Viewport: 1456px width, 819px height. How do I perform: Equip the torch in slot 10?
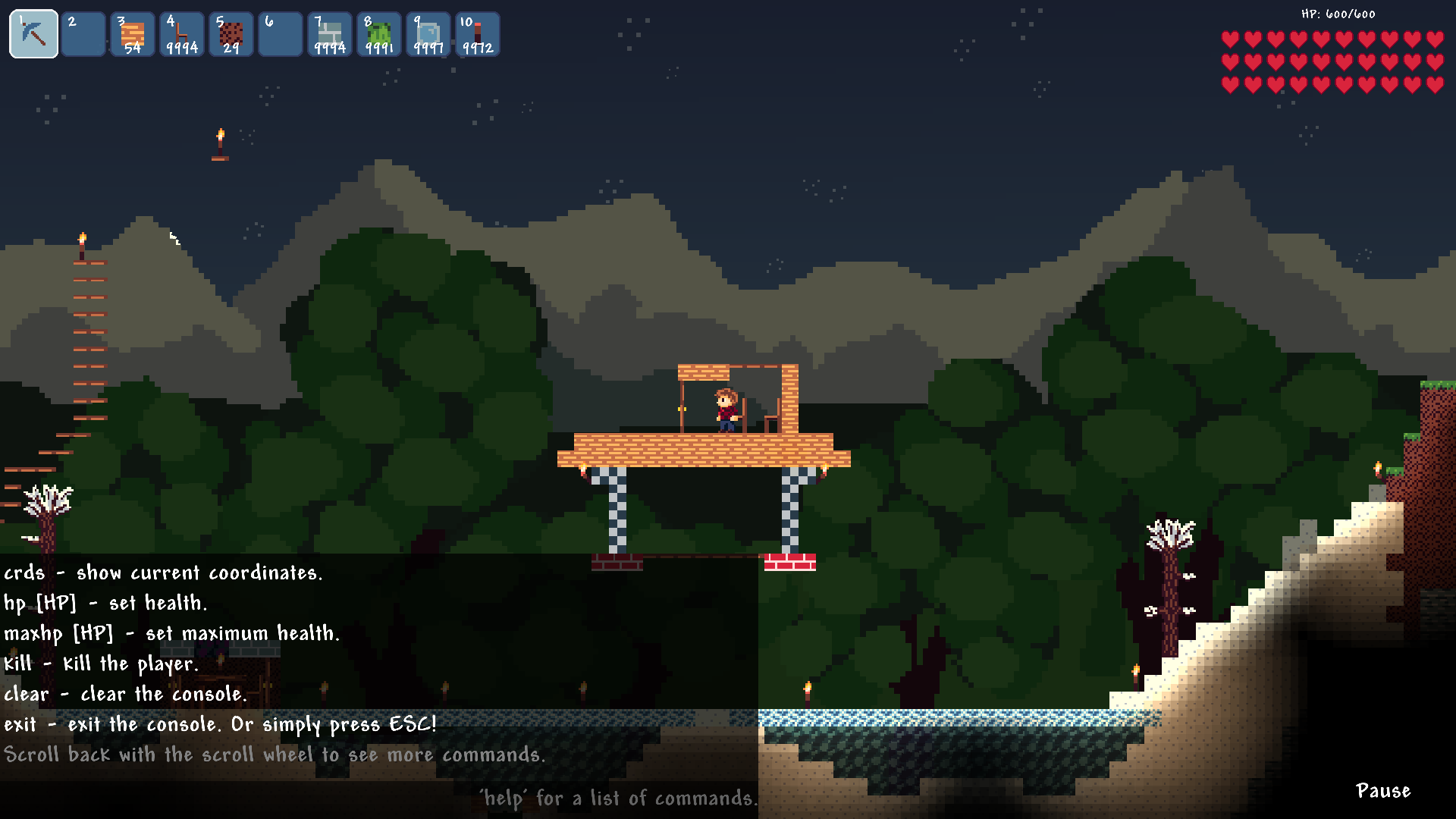coord(477,34)
